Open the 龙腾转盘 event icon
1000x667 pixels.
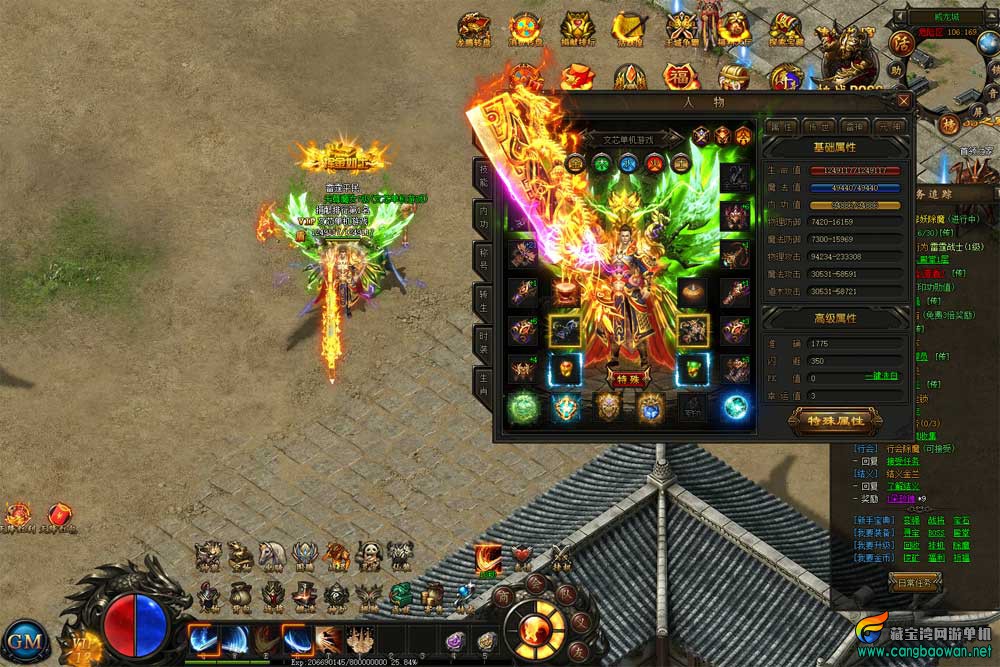[472, 31]
